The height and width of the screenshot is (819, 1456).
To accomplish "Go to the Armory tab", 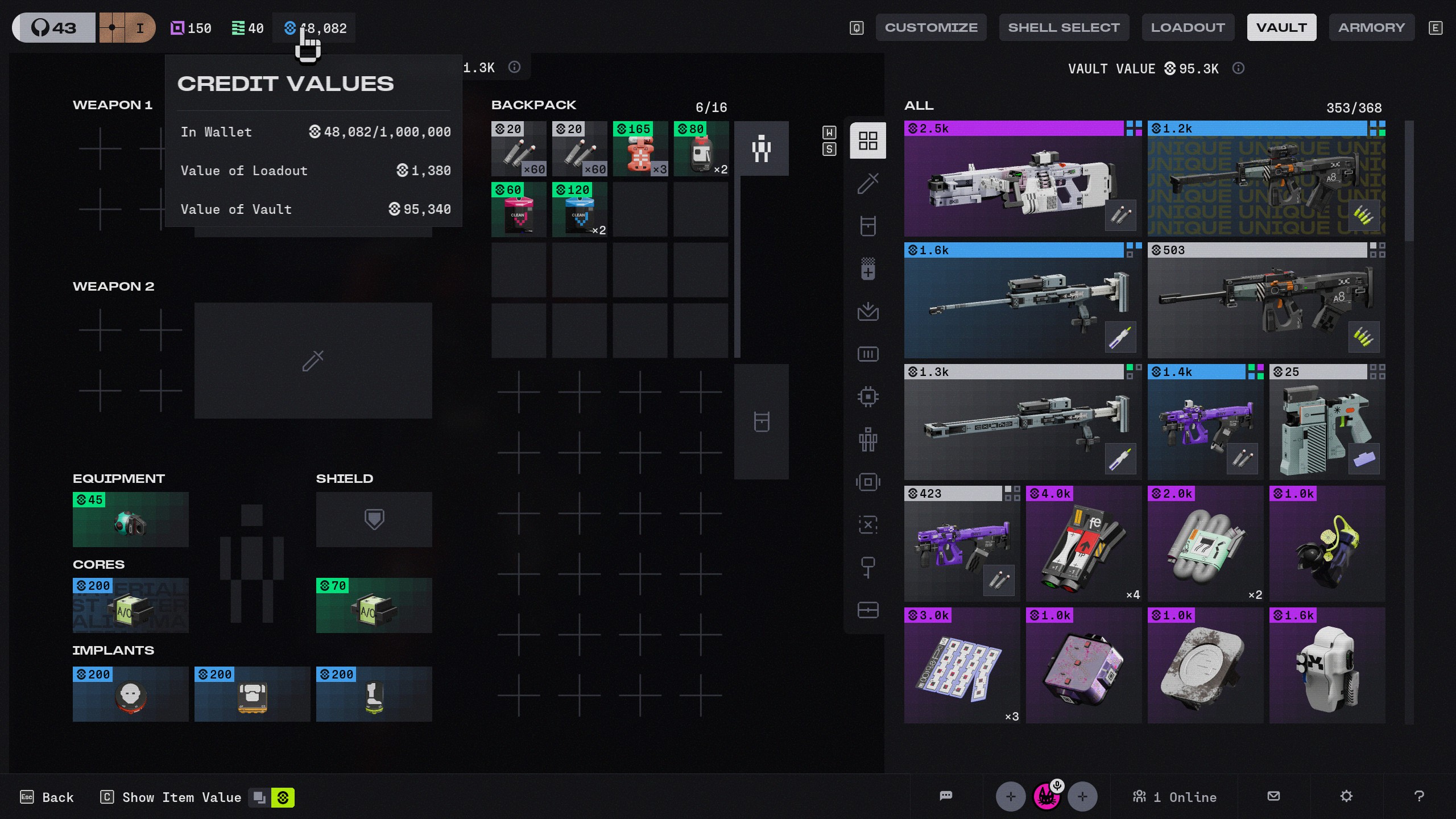I will click(1371, 27).
